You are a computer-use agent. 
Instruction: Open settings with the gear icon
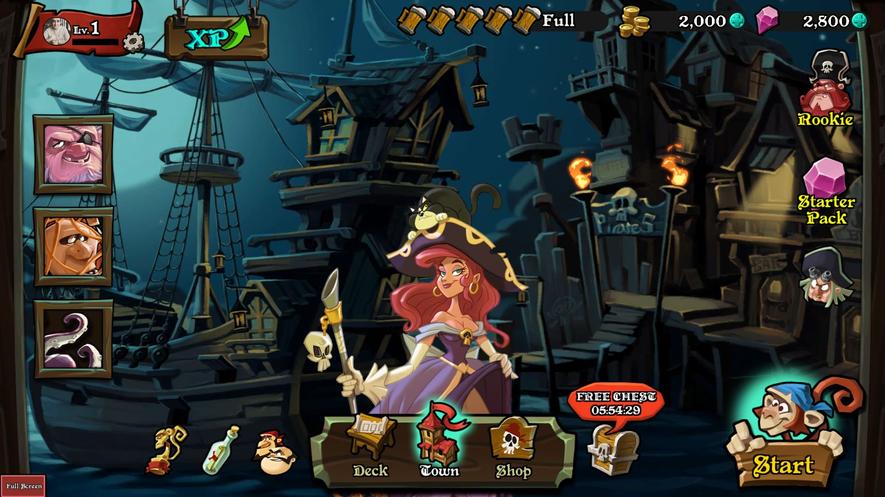[x=133, y=41]
